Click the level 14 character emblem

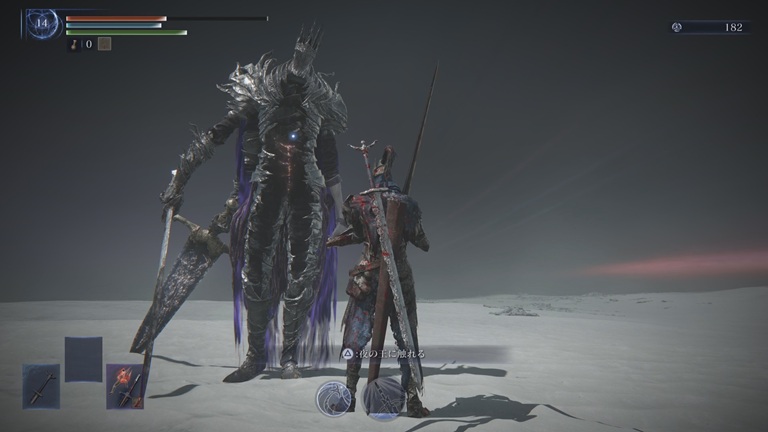pyautogui.click(x=42, y=24)
